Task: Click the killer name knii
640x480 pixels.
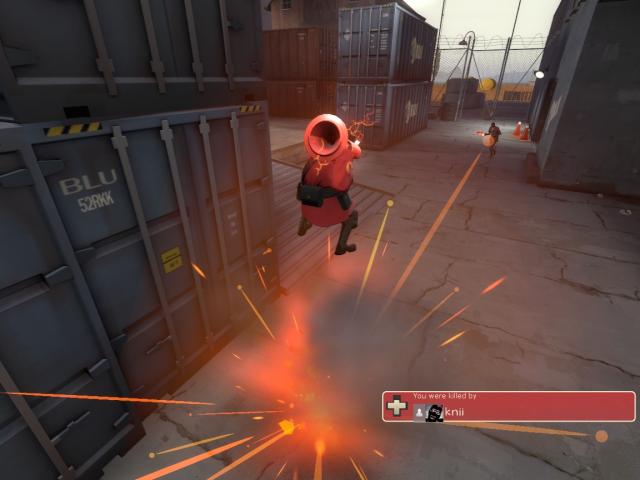Action: click(x=455, y=412)
